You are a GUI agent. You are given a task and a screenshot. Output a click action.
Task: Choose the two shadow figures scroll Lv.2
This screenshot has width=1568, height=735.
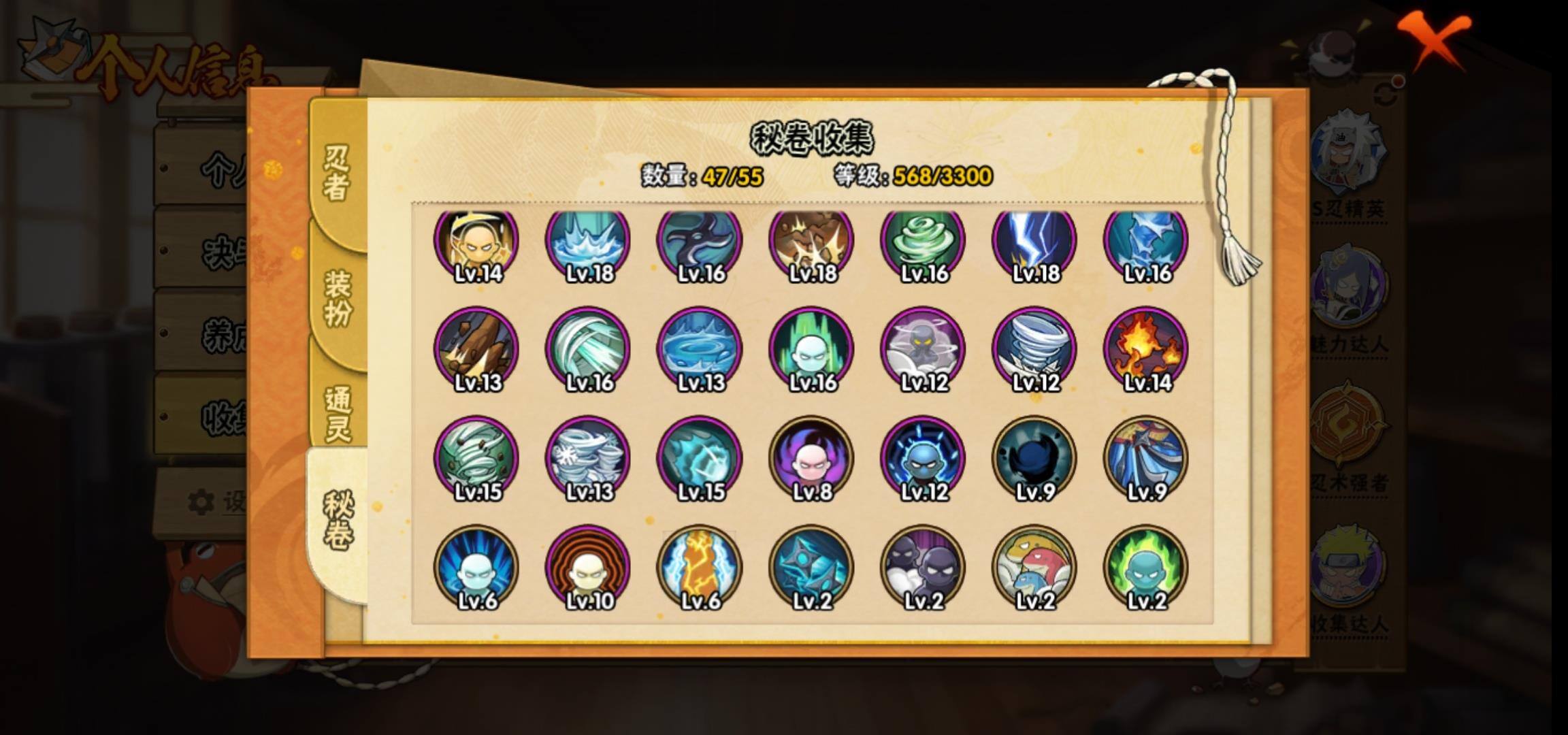coord(923,566)
